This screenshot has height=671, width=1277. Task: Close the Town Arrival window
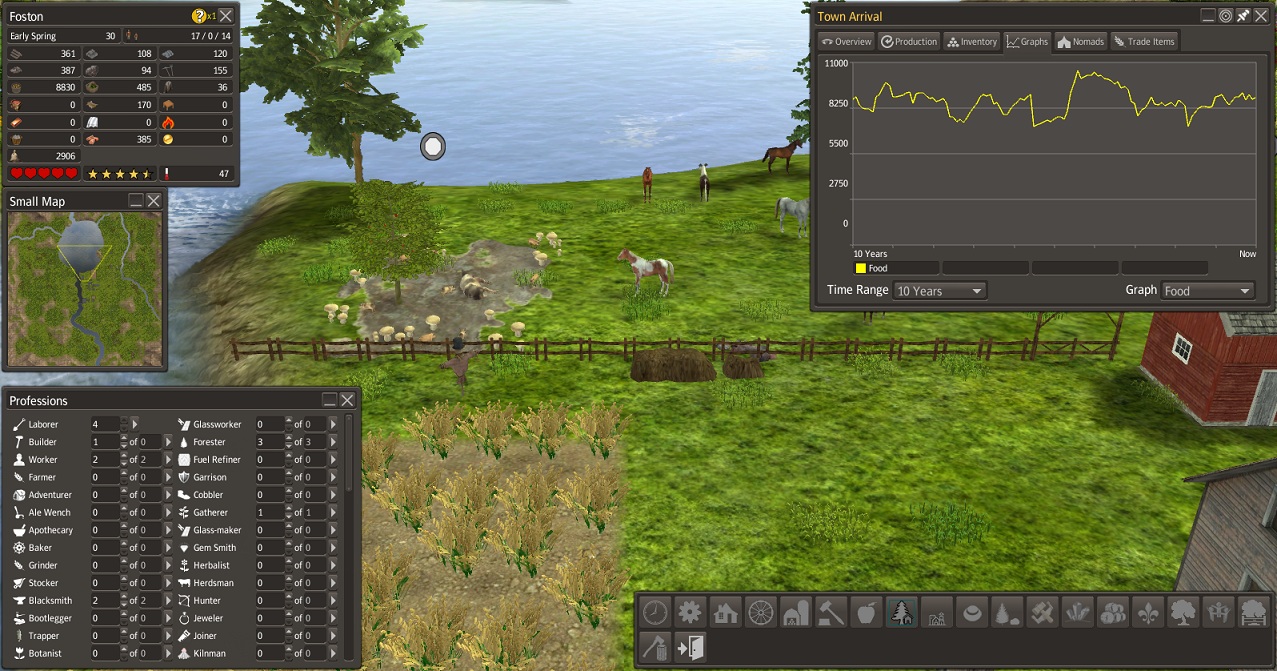click(x=1260, y=16)
